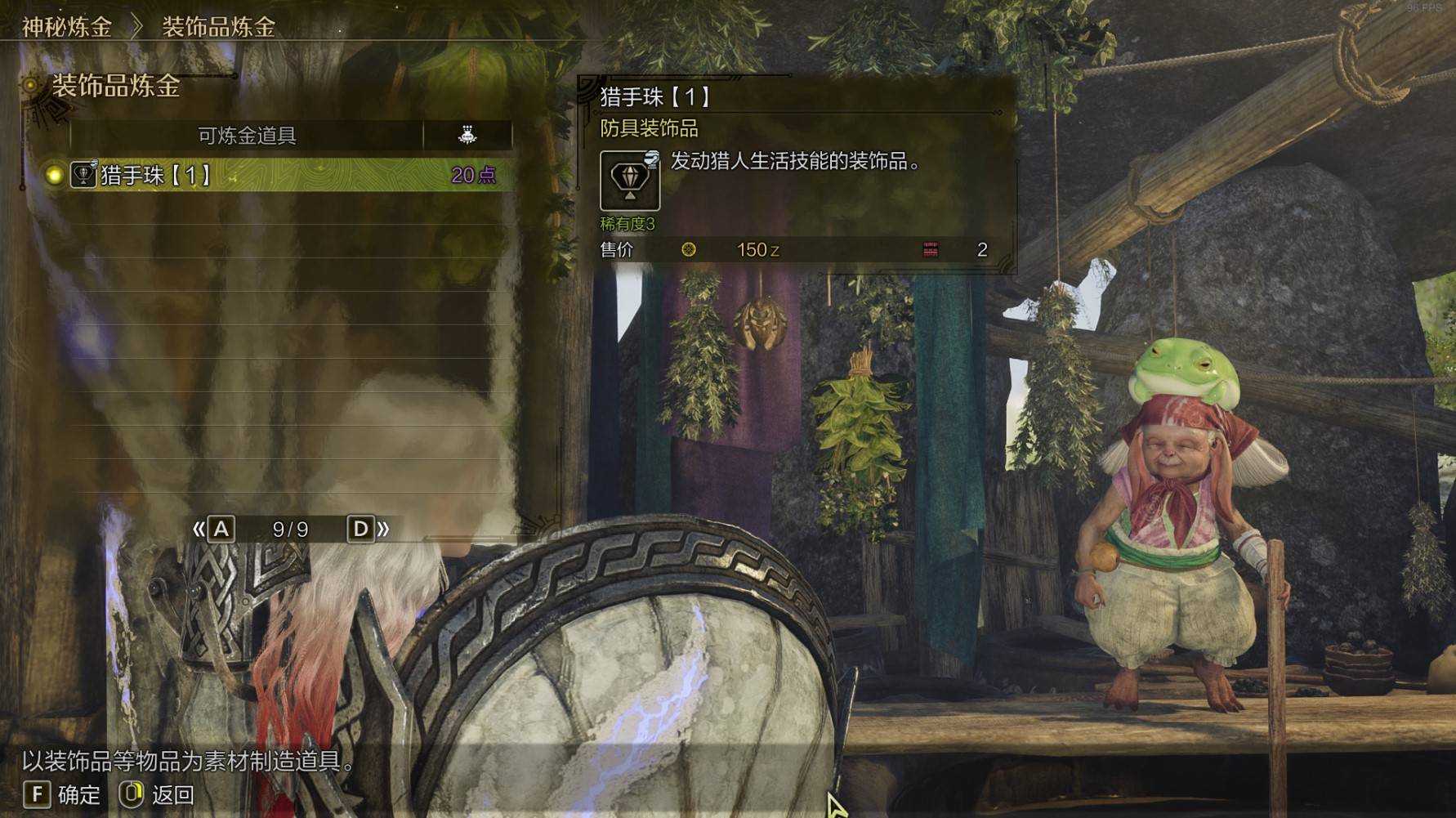Image resolution: width=1456 pixels, height=818 pixels.
Task: Click the A key page navigation icon
Action: pyautogui.click(x=219, y=529)
